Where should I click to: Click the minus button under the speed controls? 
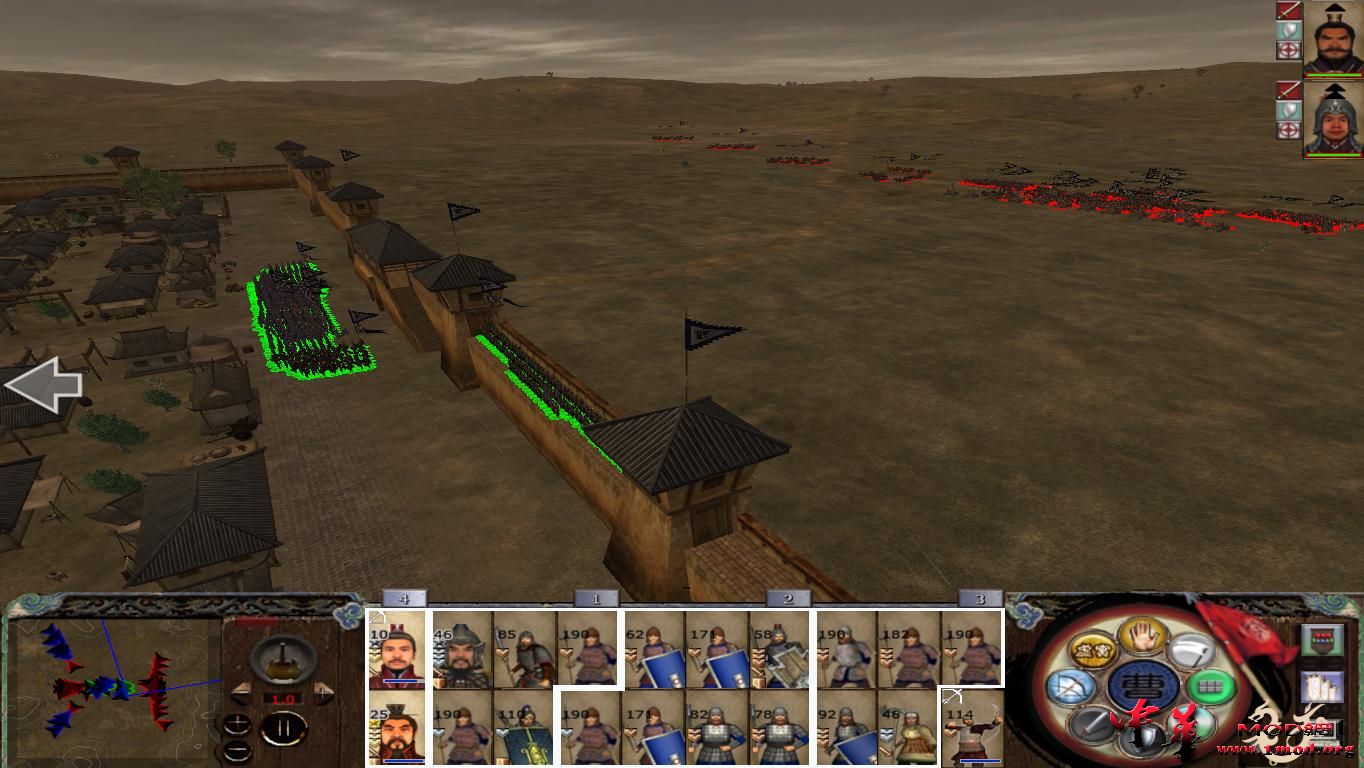237,750
